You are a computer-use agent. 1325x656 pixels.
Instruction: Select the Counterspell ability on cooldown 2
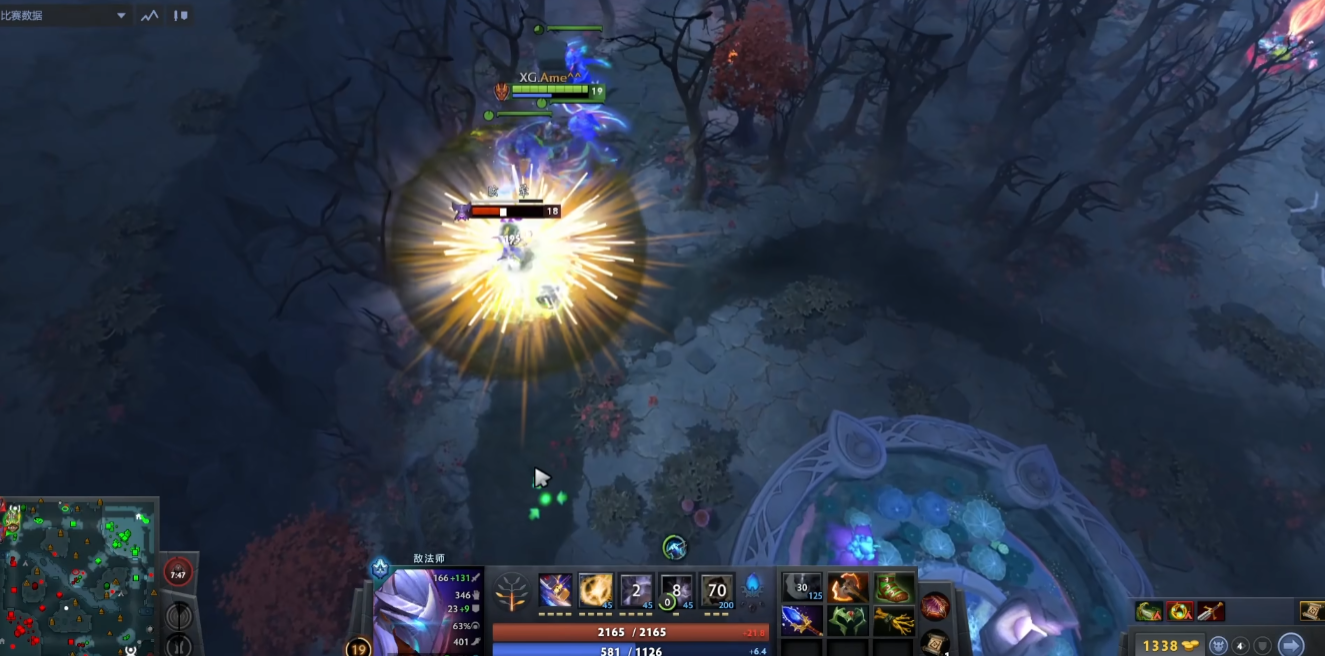pyautogui.click(x=637, y=590)
